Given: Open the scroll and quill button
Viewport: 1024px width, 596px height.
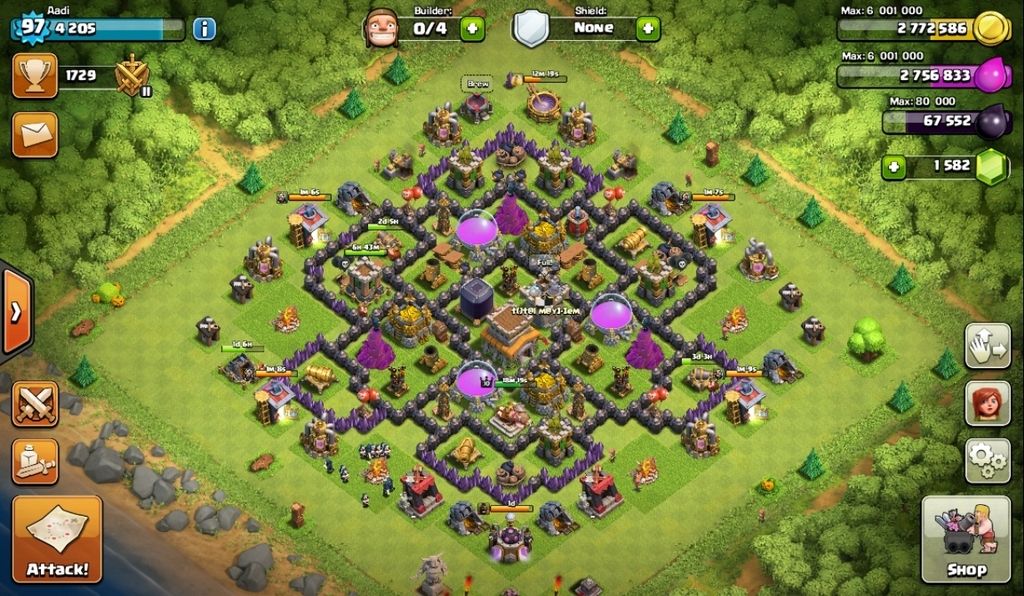Looking at the screenshot, I should point(35,460).
